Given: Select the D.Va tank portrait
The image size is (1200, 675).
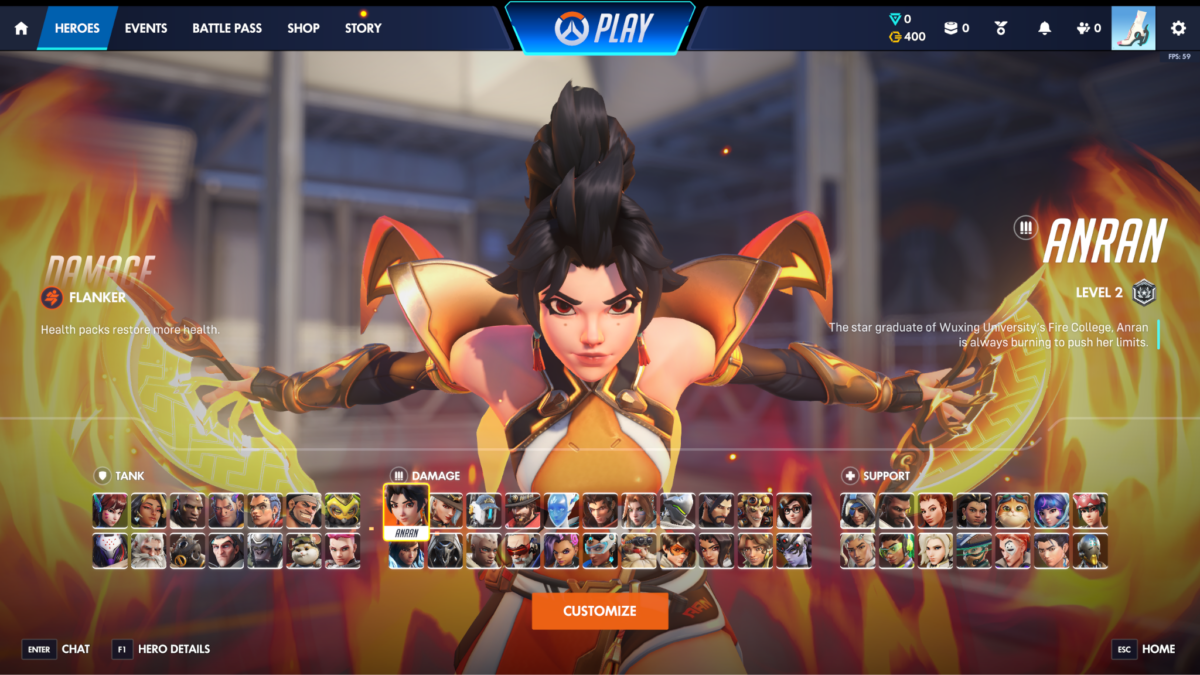Looking at the screenshot, I should coord(111,510).
